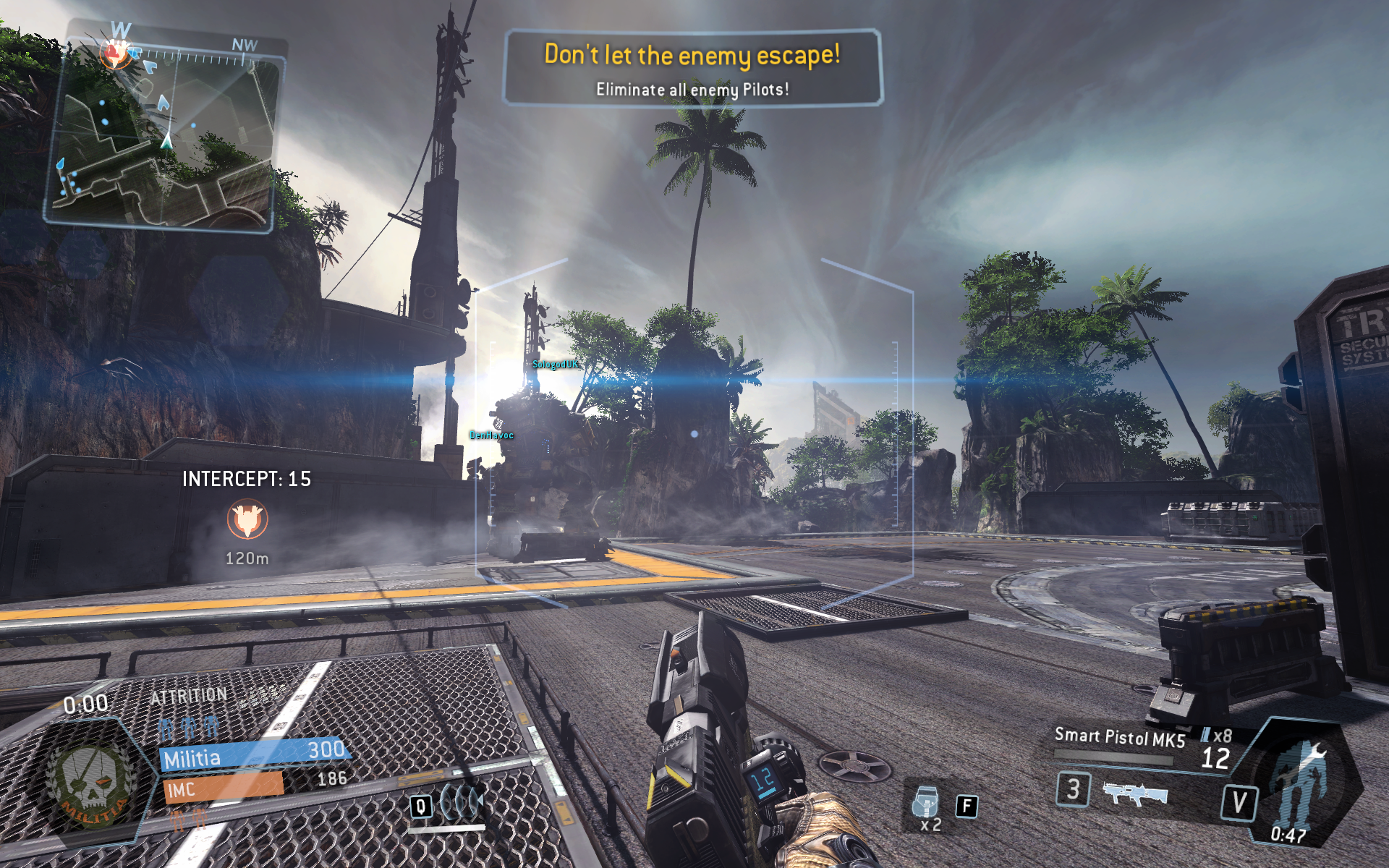Select the SologodUK player name tag
The width and height of the screenshot is (1389, 868).
(556, 365)
